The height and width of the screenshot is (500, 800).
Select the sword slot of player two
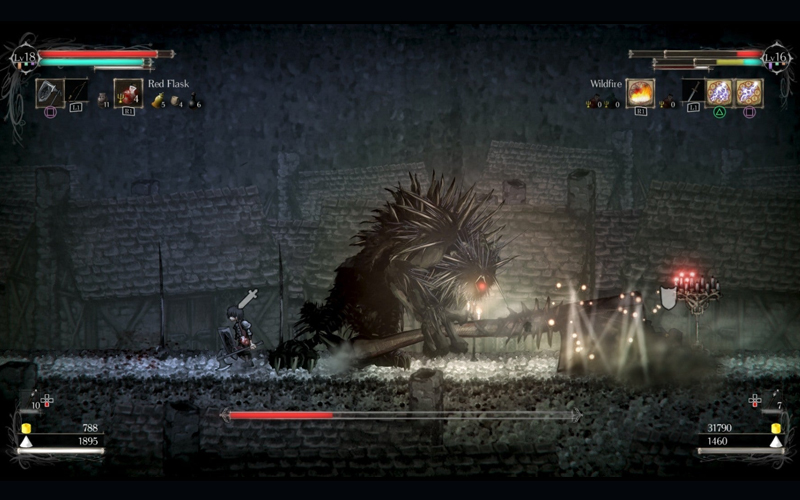pyautogui.click(x=693, y=92)
